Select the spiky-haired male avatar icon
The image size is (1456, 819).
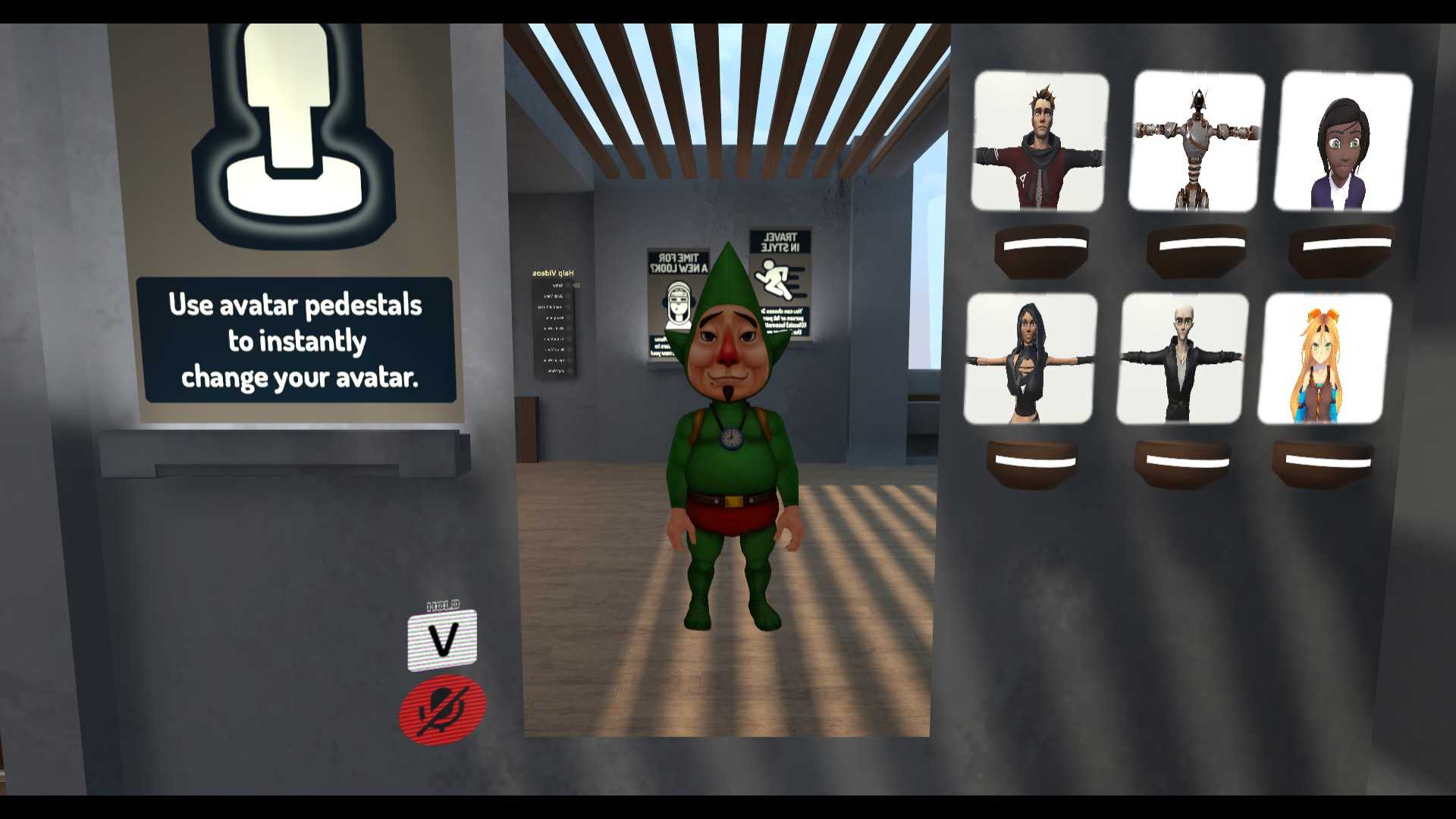1038,142
